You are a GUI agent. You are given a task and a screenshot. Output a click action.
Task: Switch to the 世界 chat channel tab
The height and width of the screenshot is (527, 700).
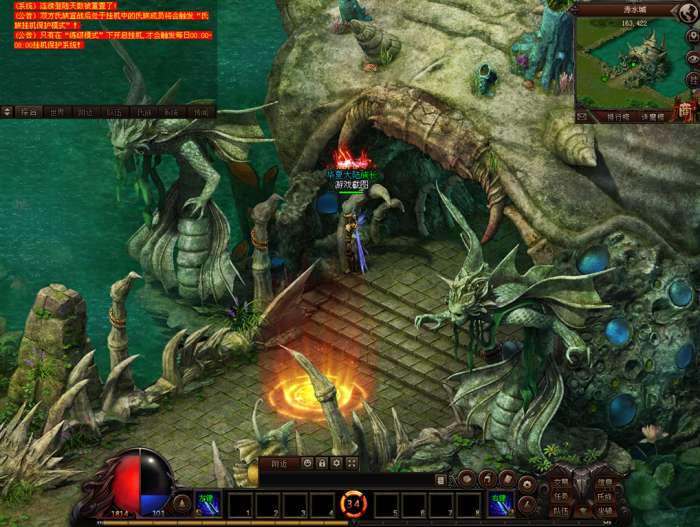[58, 112]
